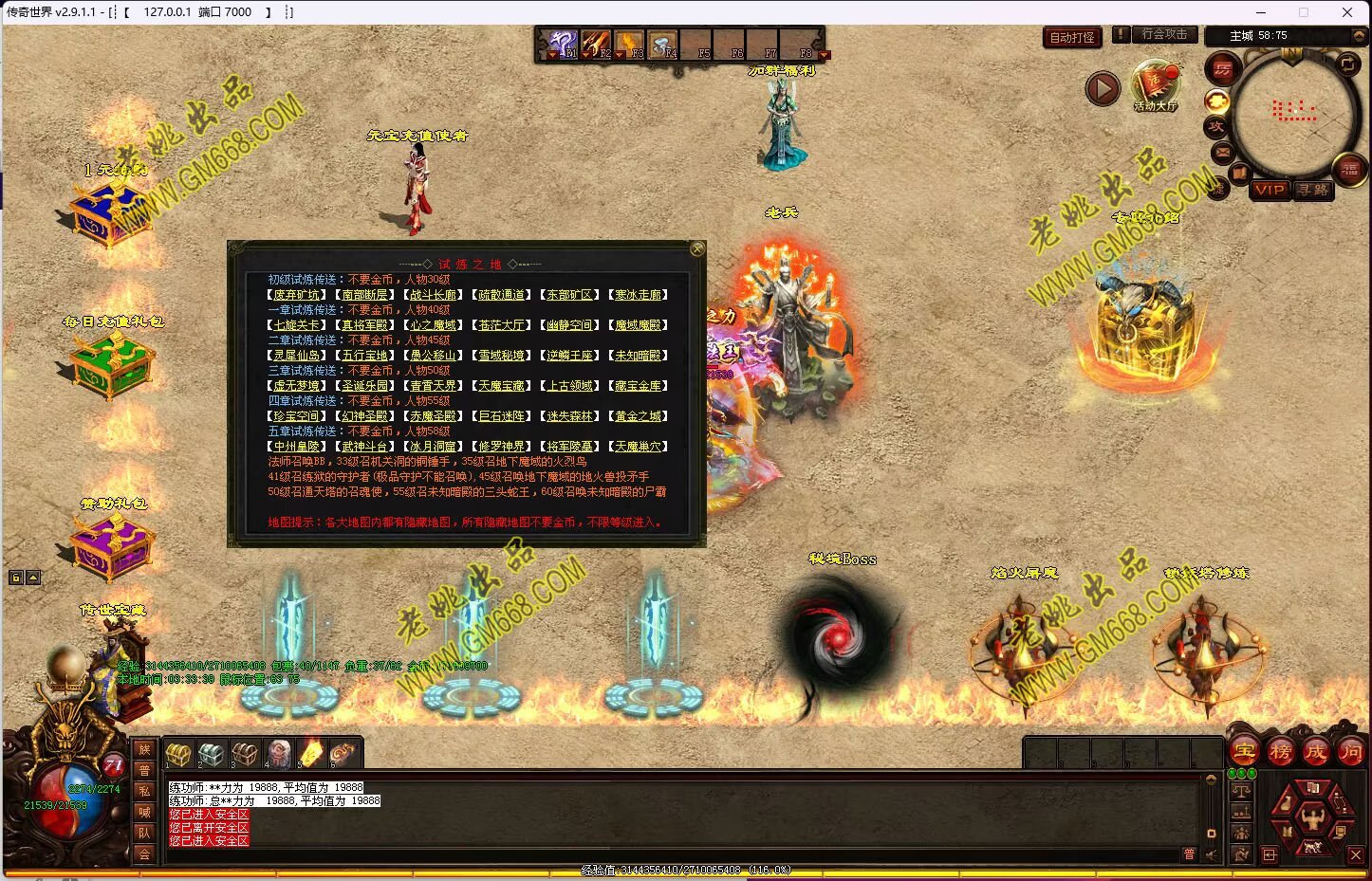Toggle the 自动打怪 auto-fight button
Image resolution: width=1372 pixels, height=881 pixels.
(1072, 38)
